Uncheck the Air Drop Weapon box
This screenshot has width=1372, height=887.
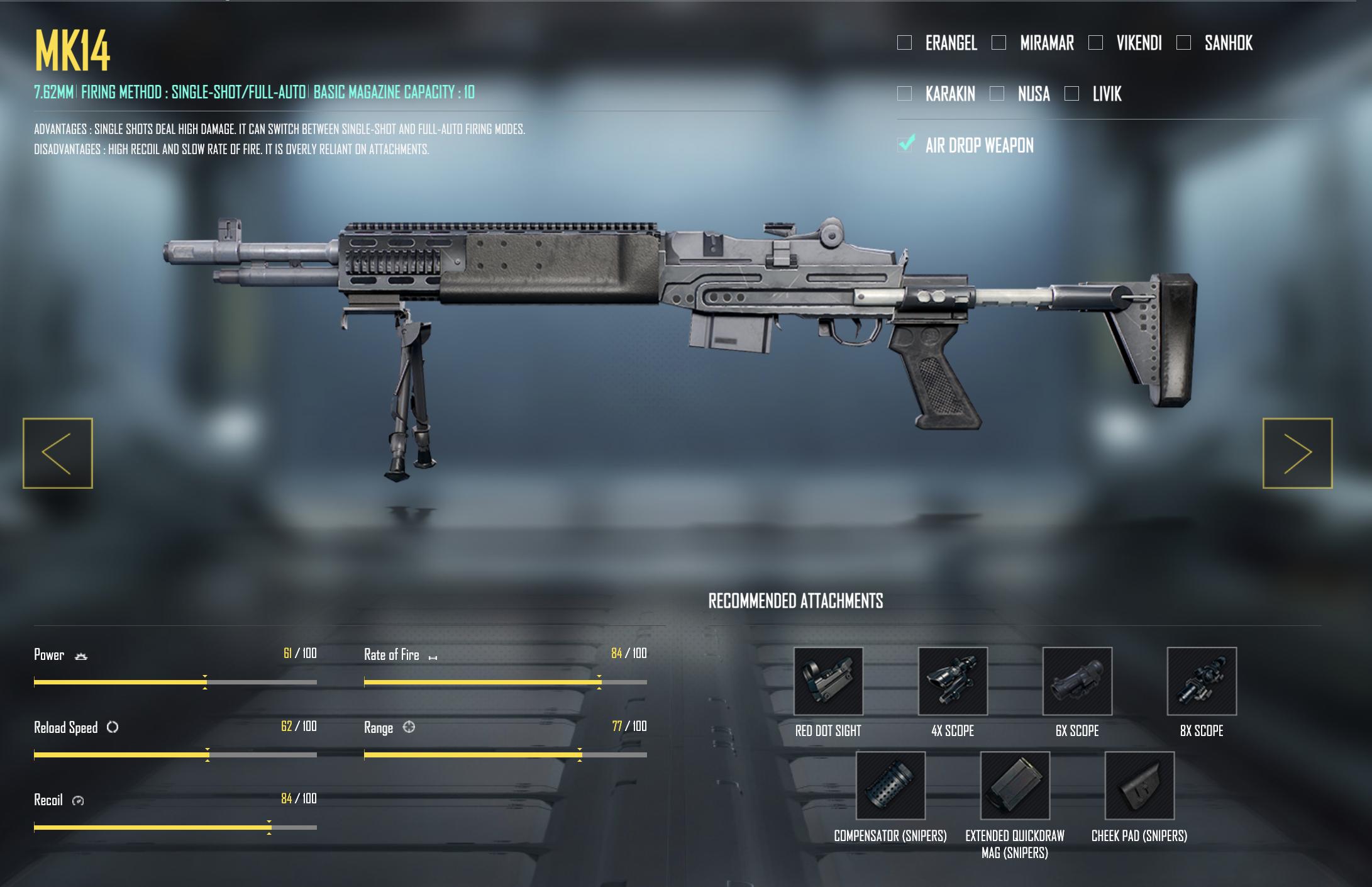click(905, 145)
